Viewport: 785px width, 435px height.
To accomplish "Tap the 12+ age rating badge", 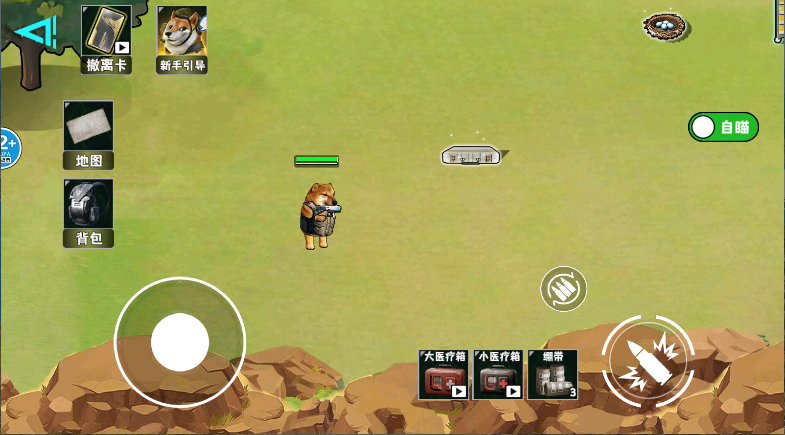I will click(8, 148).
